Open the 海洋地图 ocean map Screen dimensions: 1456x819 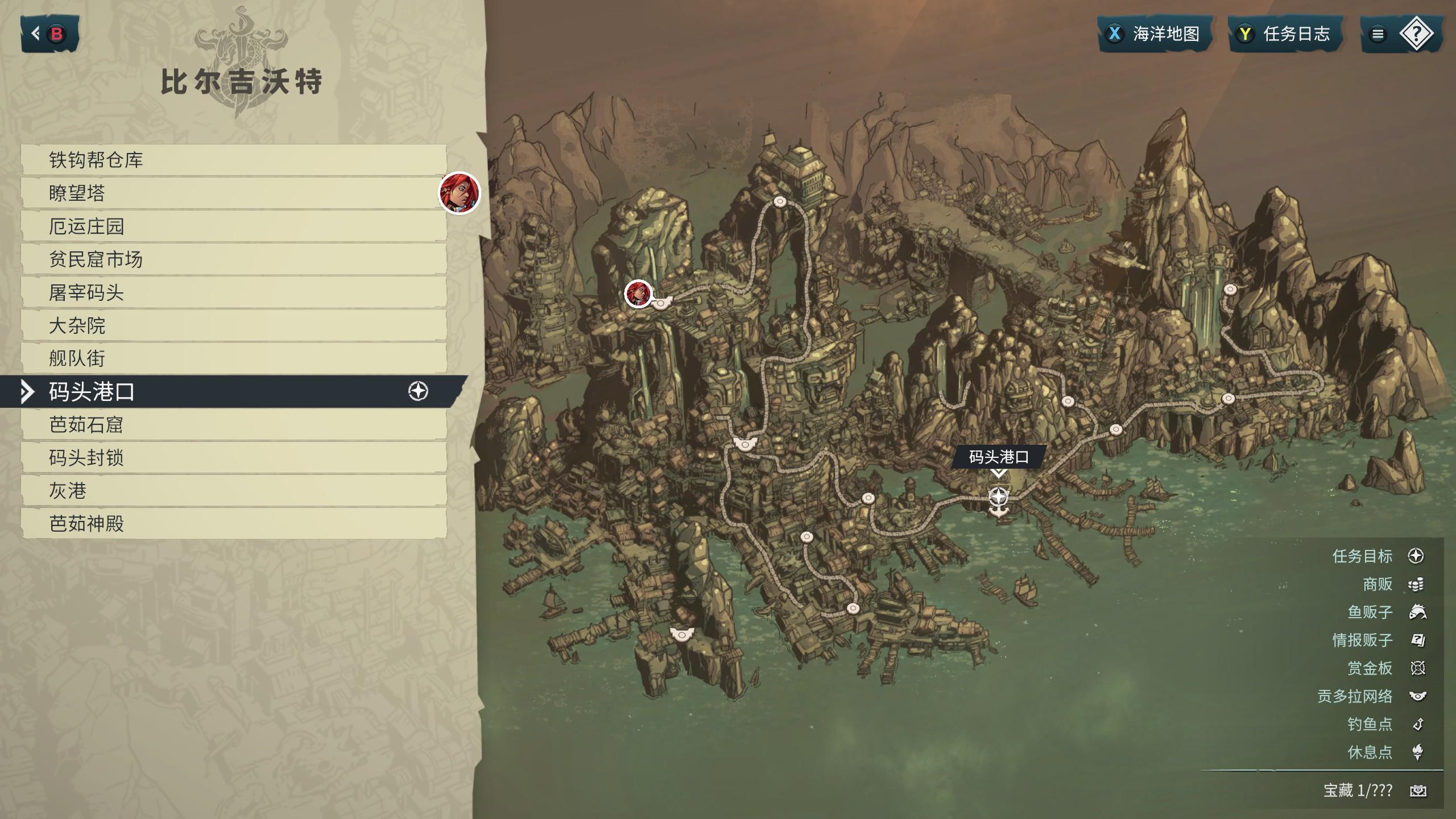(1153, 34)
